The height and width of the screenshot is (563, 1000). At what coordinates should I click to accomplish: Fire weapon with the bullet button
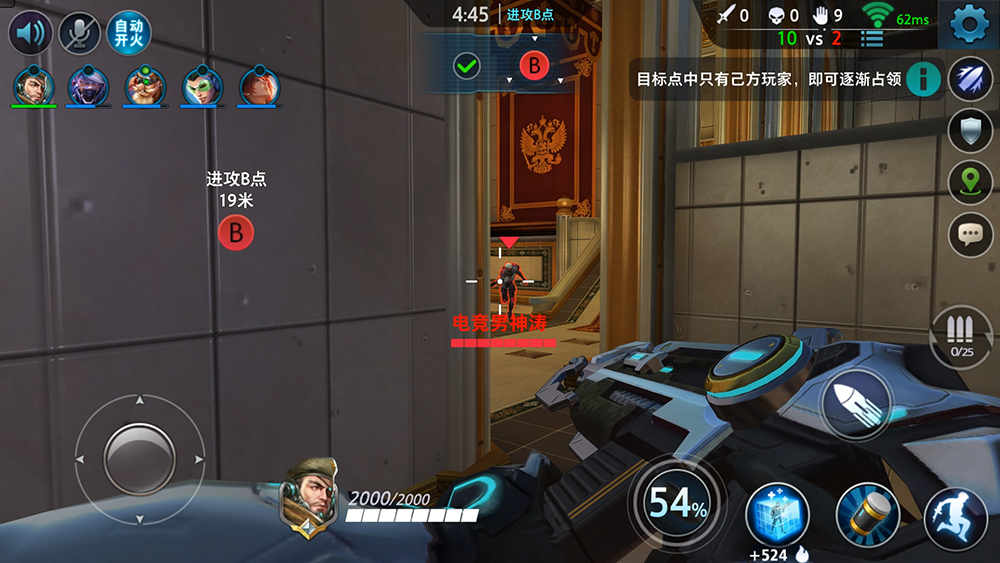tap(856, 402)
